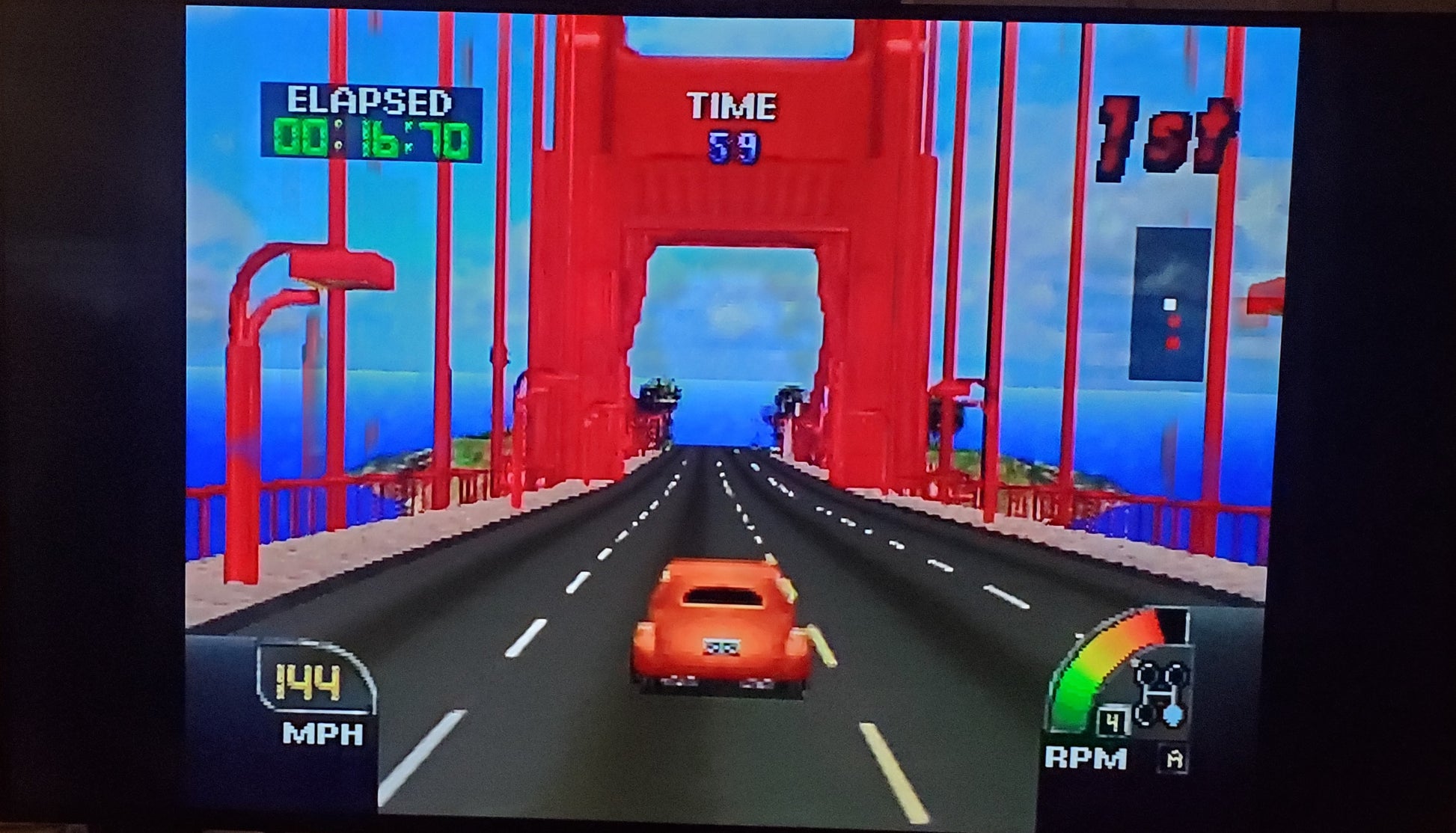Image resolution: width=1456 pixels, height=833 pixels.
Task: Click the race progress tracker panel
Action: tap(1170, 304)
